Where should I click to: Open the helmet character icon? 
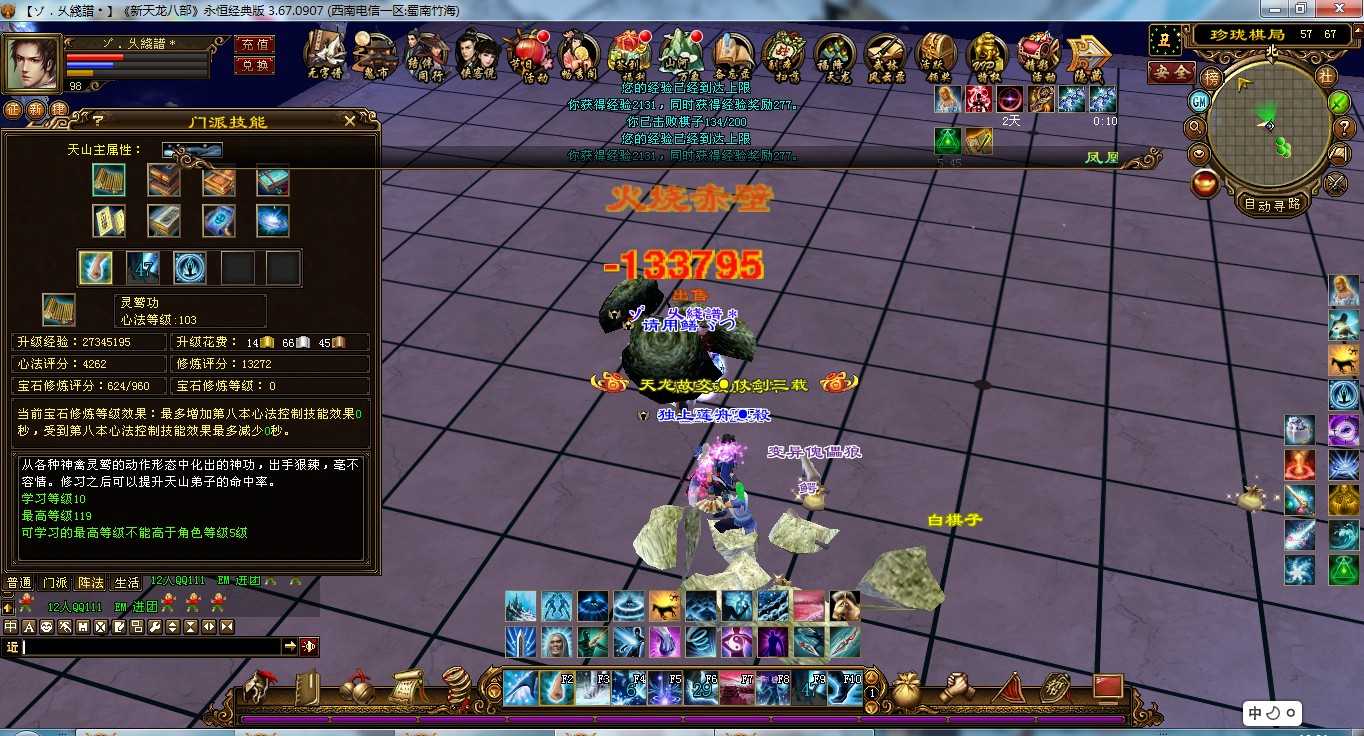tap(259, 688)
